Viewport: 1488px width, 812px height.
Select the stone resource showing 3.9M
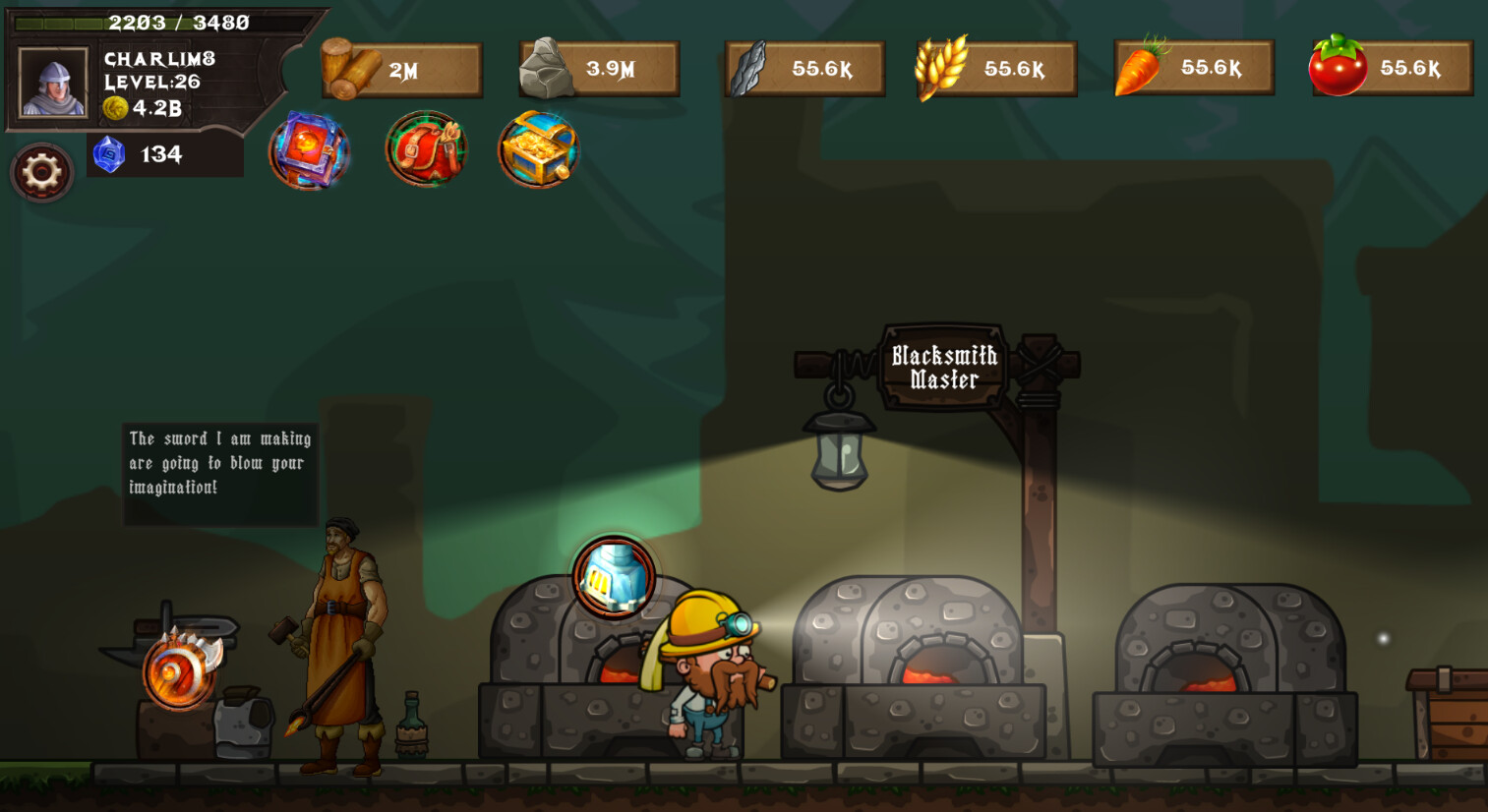click(x=598, y=67)
